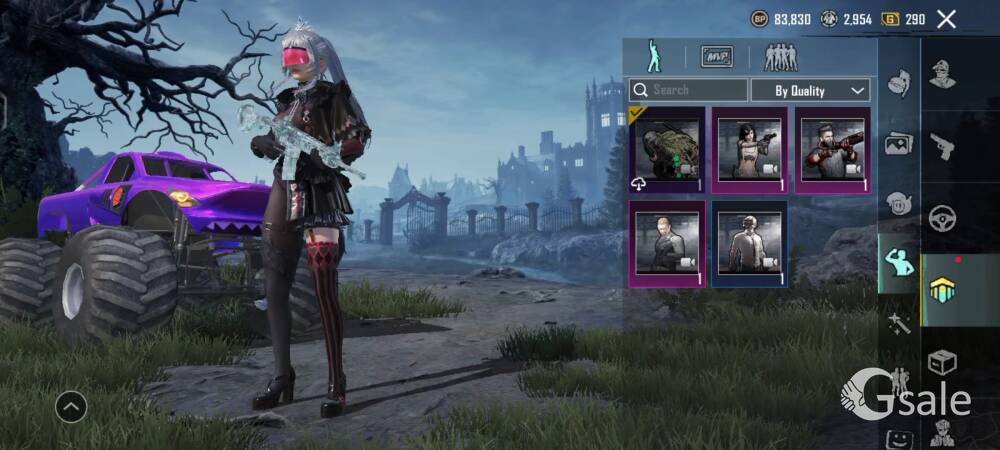1000x450 pixels.
Task: Open the sparkle magic wand subcategory
Action: [899, 323]
